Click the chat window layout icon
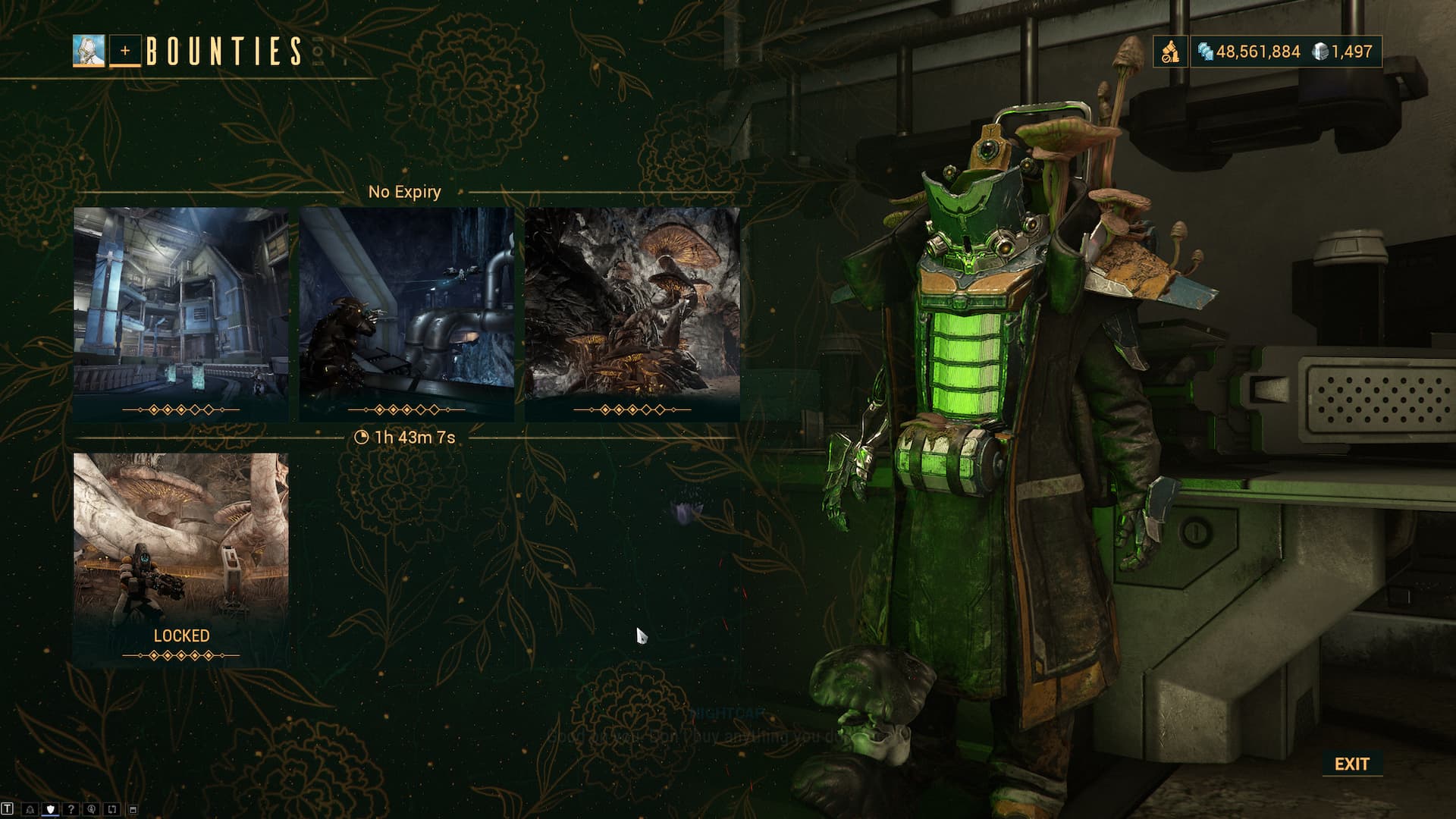This screenshot has width=1456, height=819. click(x=133, y=809)
